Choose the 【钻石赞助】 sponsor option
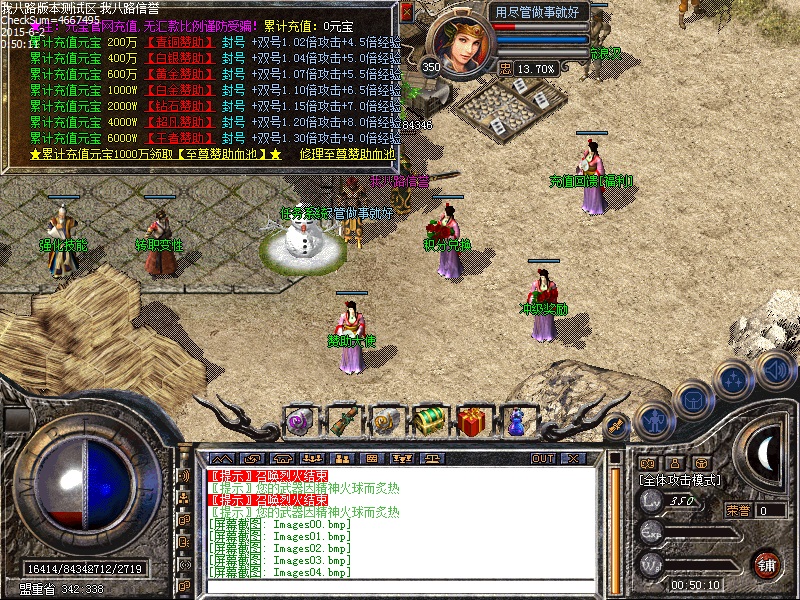 pyautogui.click(x=179, y=106)
